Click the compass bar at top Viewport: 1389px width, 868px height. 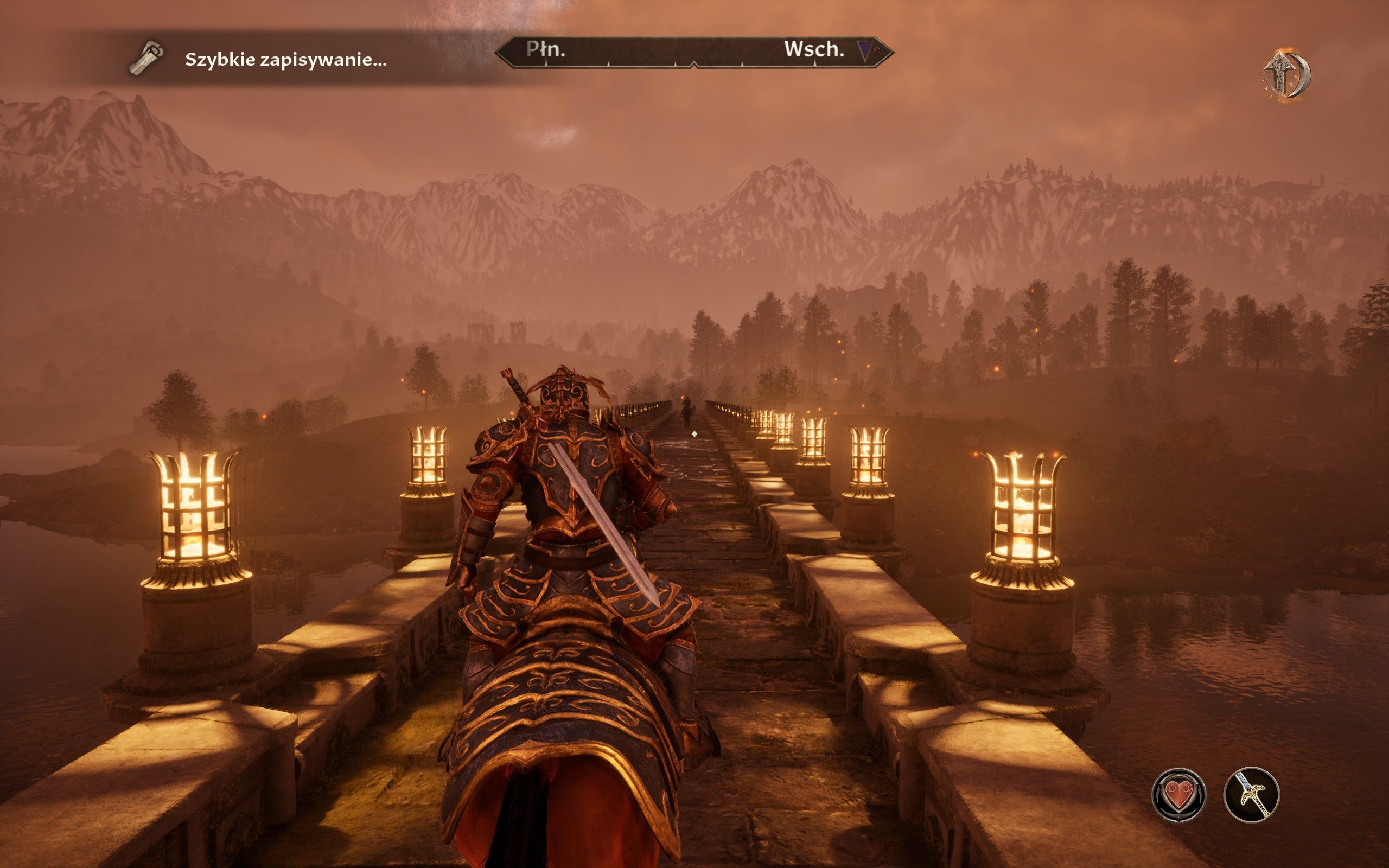(693, 53)
